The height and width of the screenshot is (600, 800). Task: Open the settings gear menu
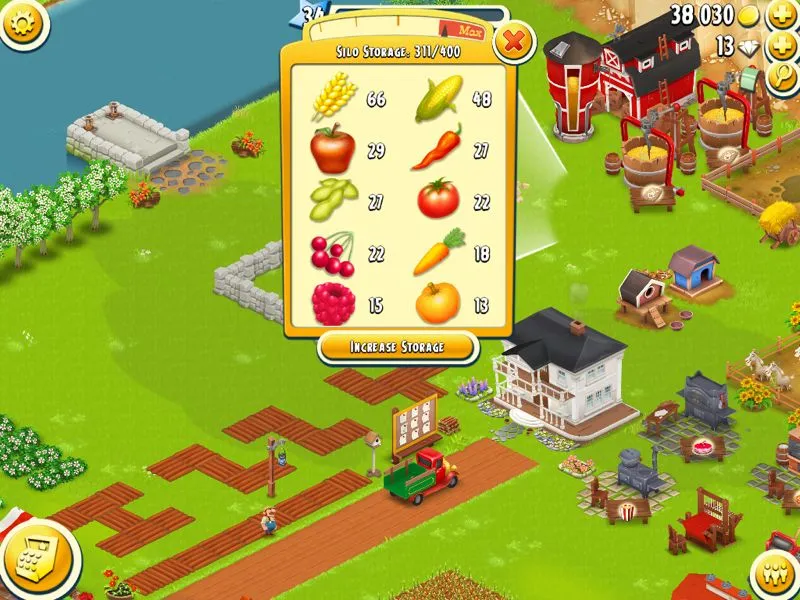[x=21, y=22]
